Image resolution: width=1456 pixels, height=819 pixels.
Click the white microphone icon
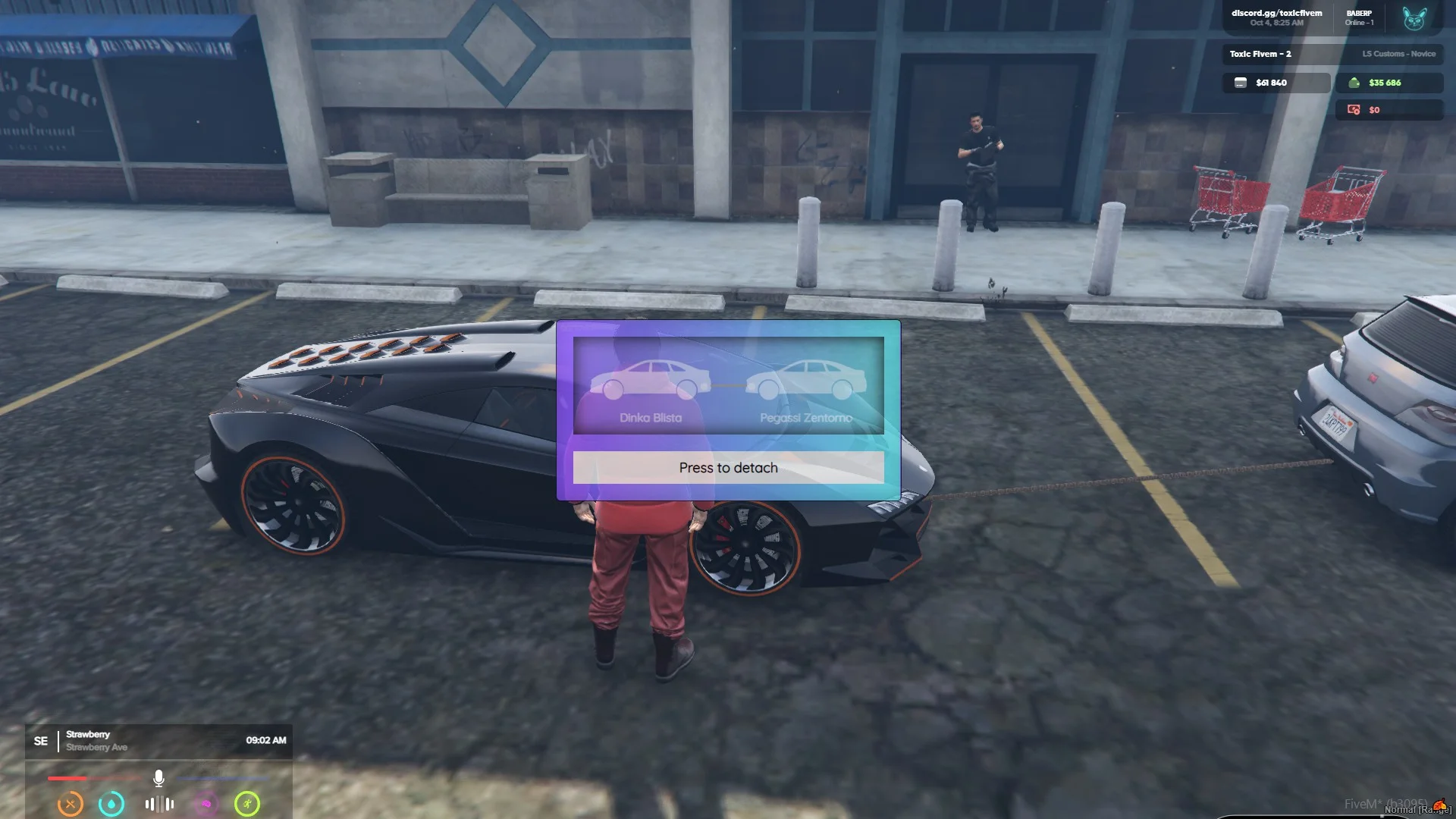pyautogui.click(x=158, y=778)
